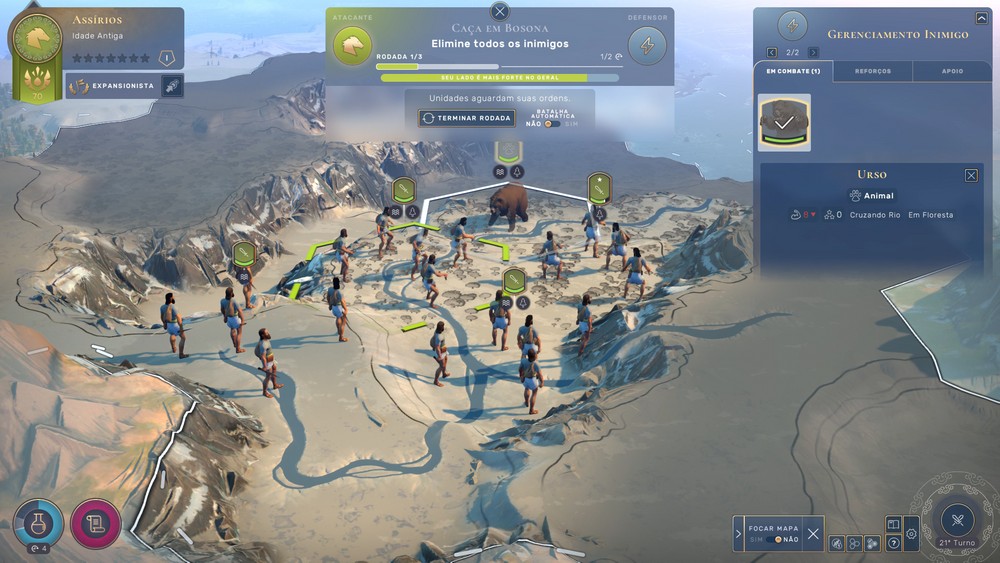Select the attacker horse emblem
The image size is (1000, 563).
(x=352, y=45)
